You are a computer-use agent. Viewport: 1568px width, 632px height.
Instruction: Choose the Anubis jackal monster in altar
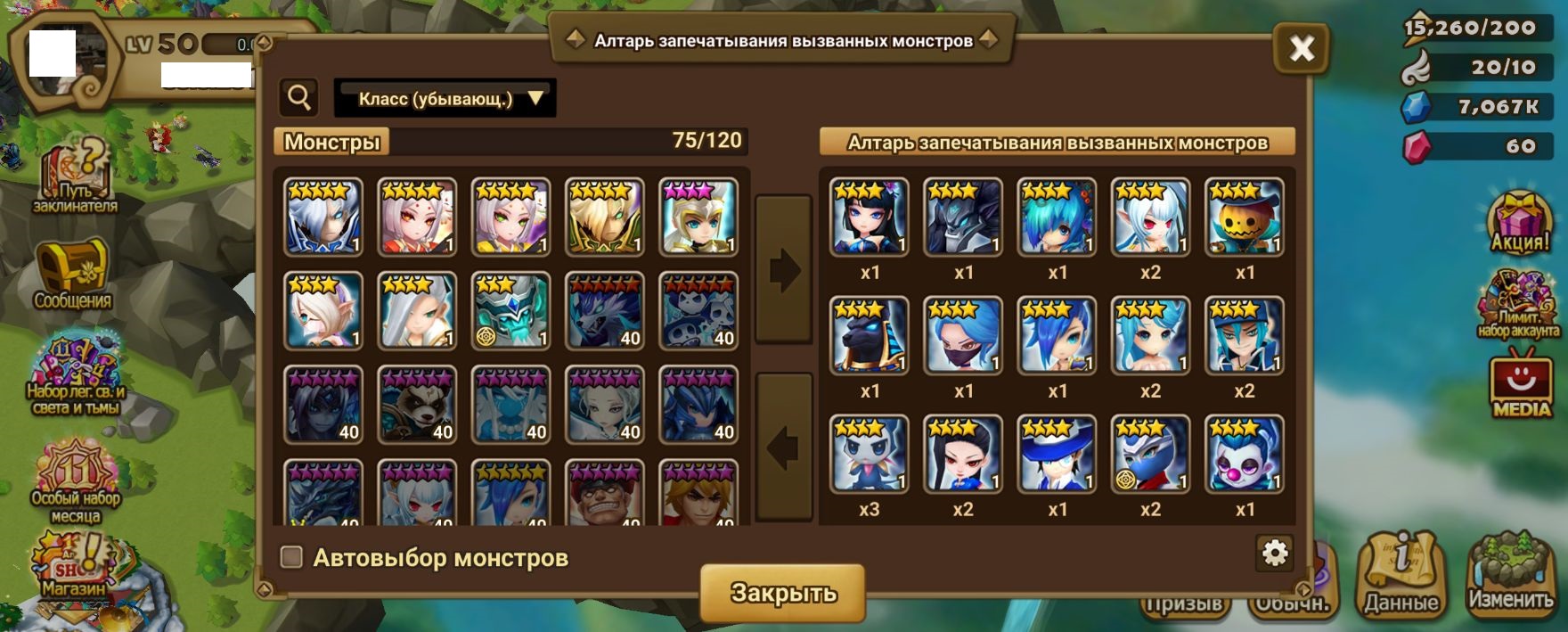coord(869,335)
